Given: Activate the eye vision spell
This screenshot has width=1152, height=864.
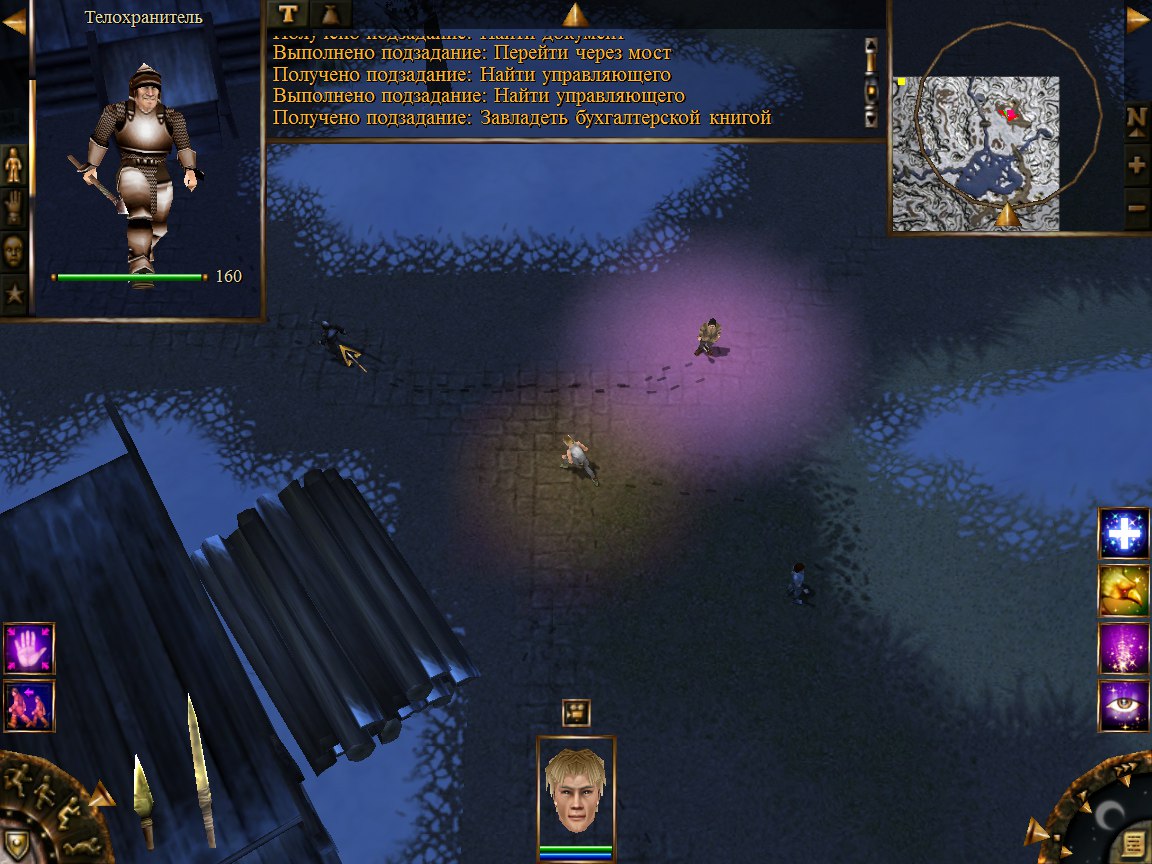Looking at the screenshot, I should [1124, 706].
